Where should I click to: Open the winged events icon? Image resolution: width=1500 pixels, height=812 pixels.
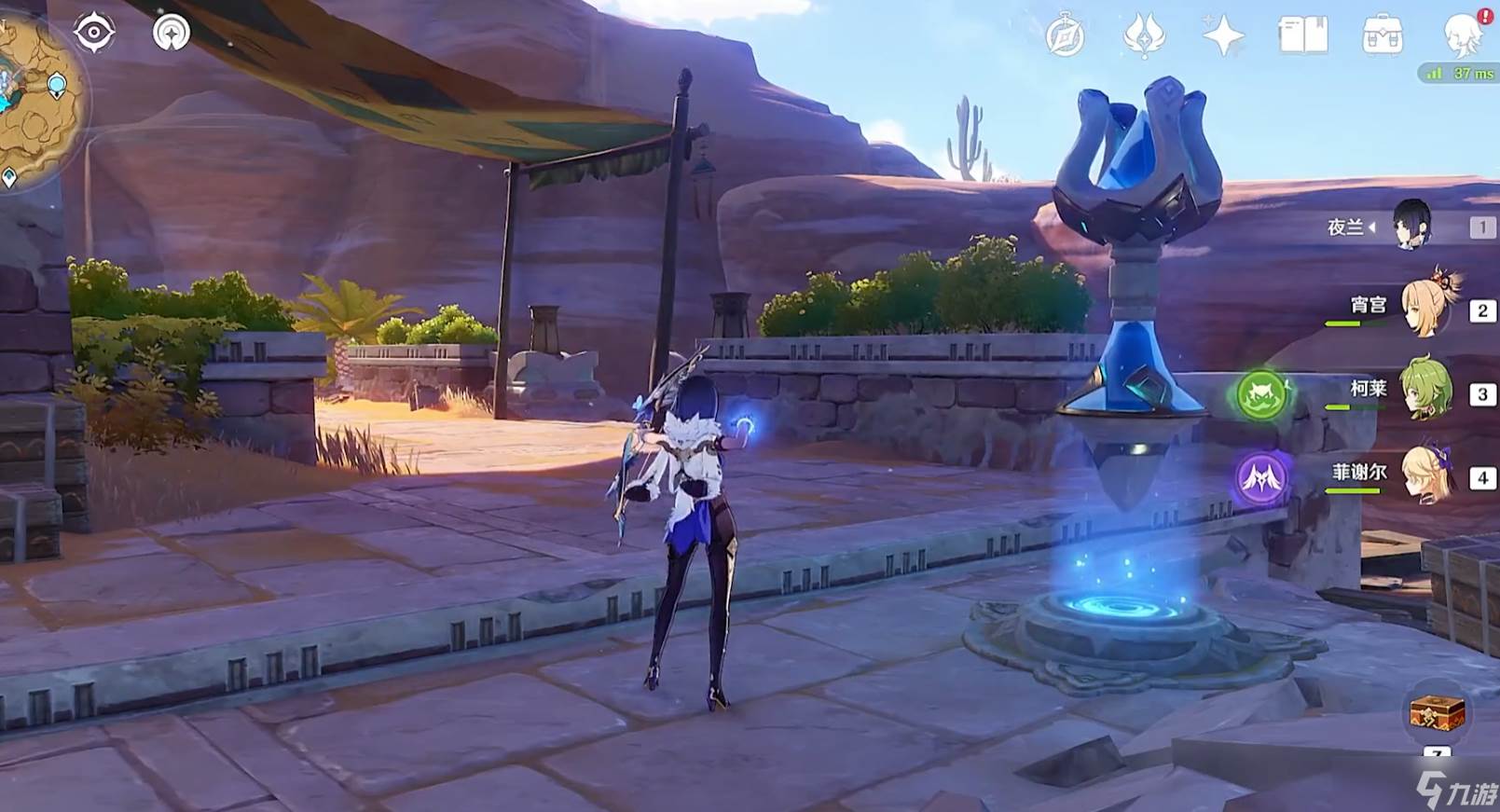tap(1143, 37)
